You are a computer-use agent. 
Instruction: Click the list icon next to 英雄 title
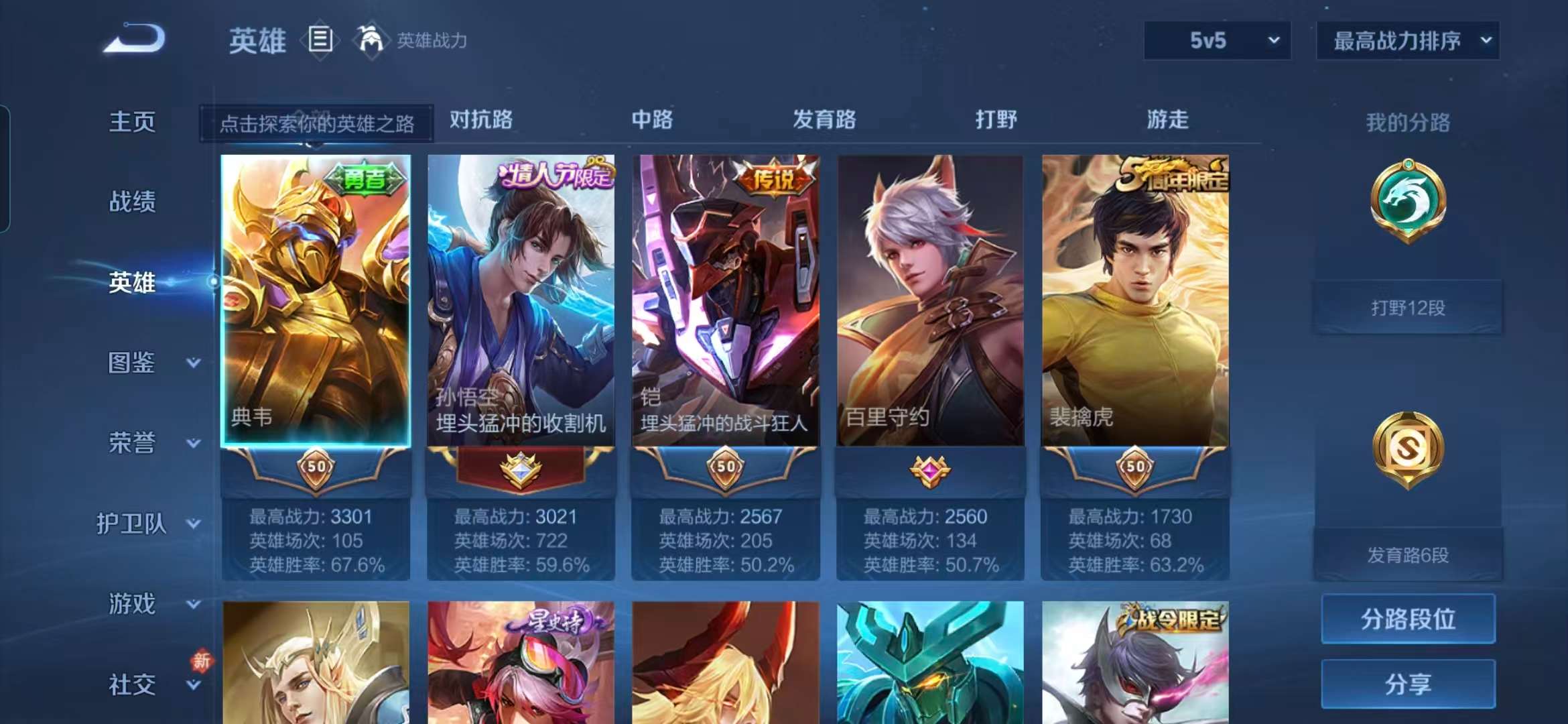[321, 39]
